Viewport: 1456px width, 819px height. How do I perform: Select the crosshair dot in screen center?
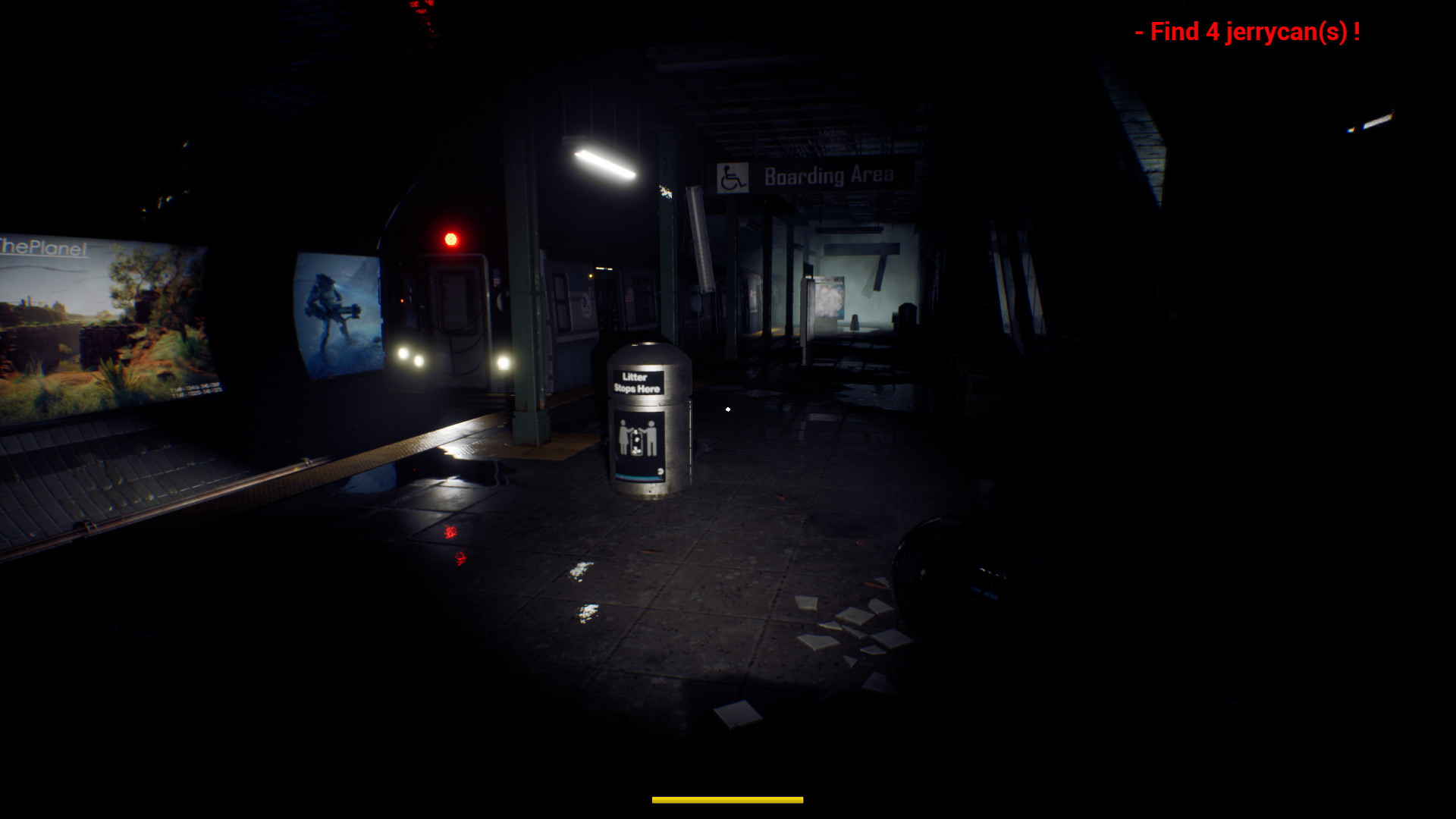coord(727,409)
